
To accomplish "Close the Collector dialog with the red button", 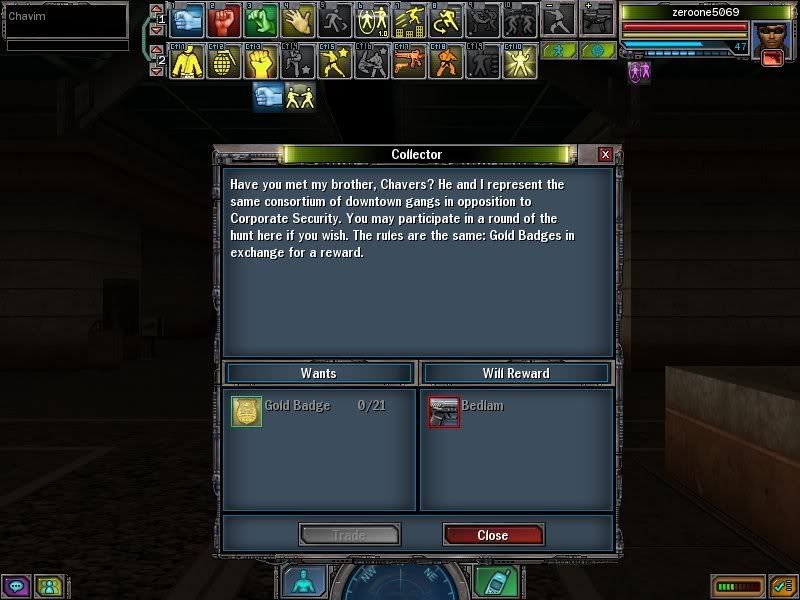I will pyautogui.click(x=492, y=535).
